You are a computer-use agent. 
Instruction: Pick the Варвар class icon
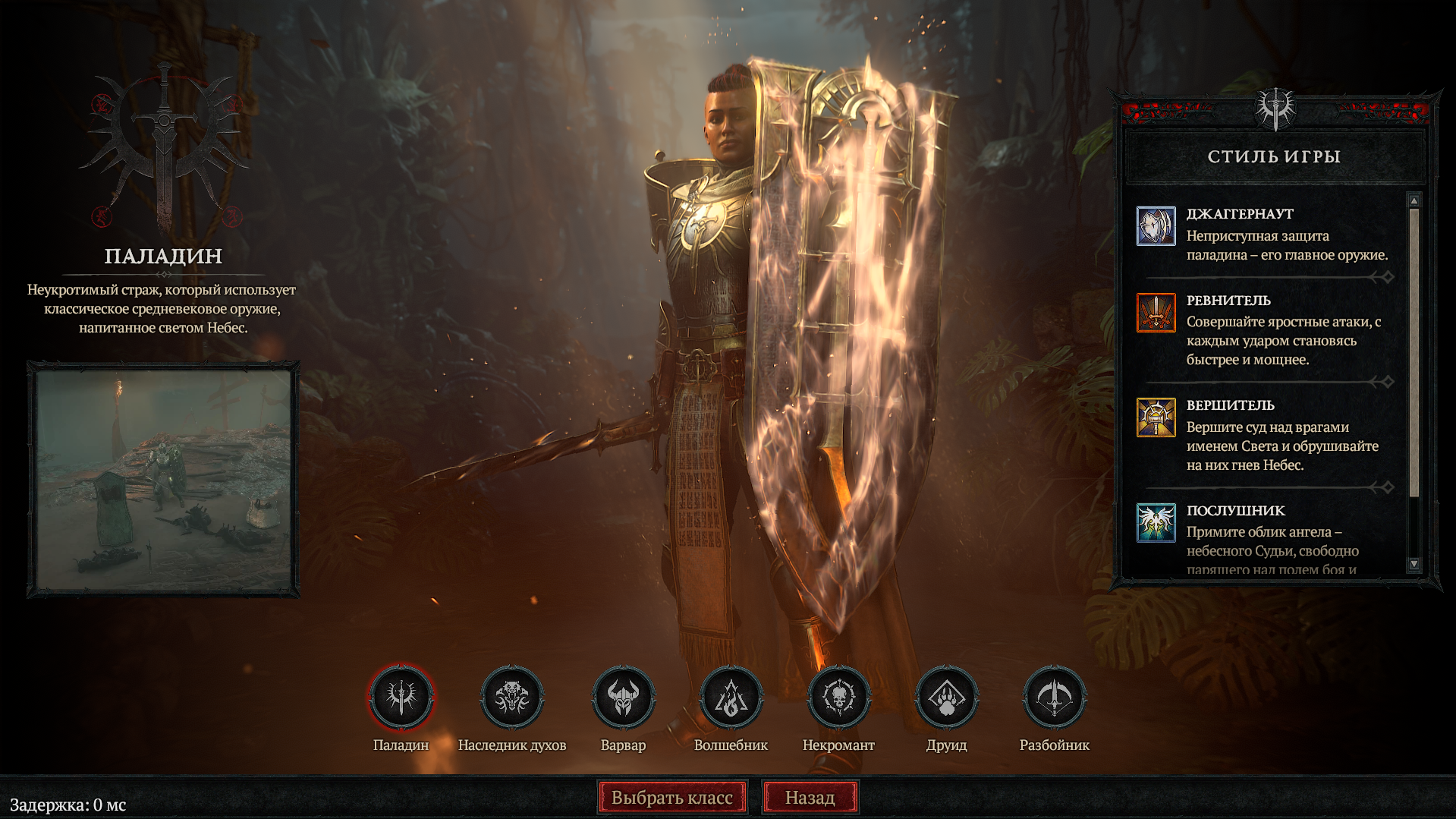(x=623, y=697)
